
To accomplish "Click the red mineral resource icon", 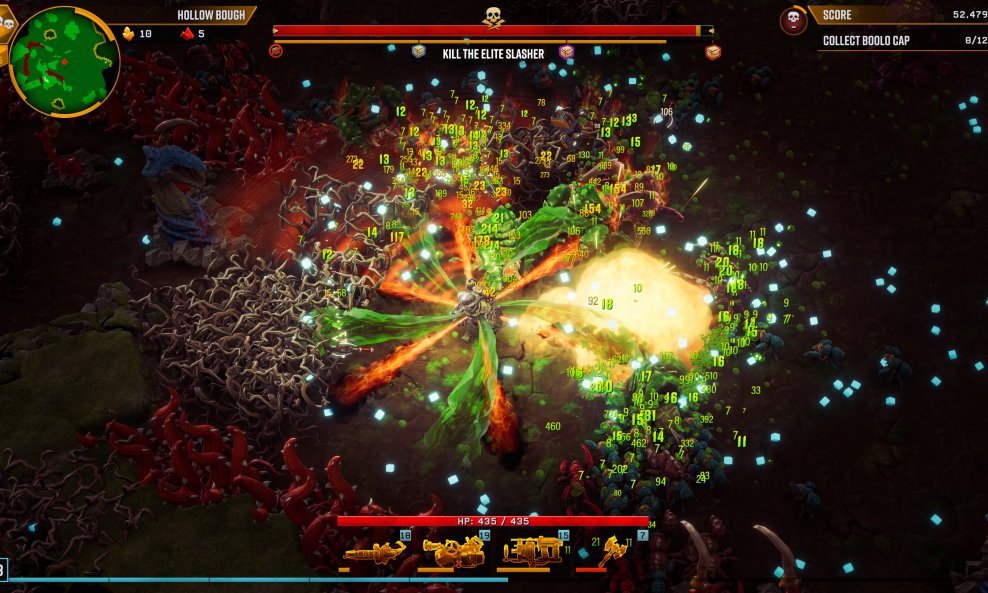I will pyautogui.click(x=186, y=33).
